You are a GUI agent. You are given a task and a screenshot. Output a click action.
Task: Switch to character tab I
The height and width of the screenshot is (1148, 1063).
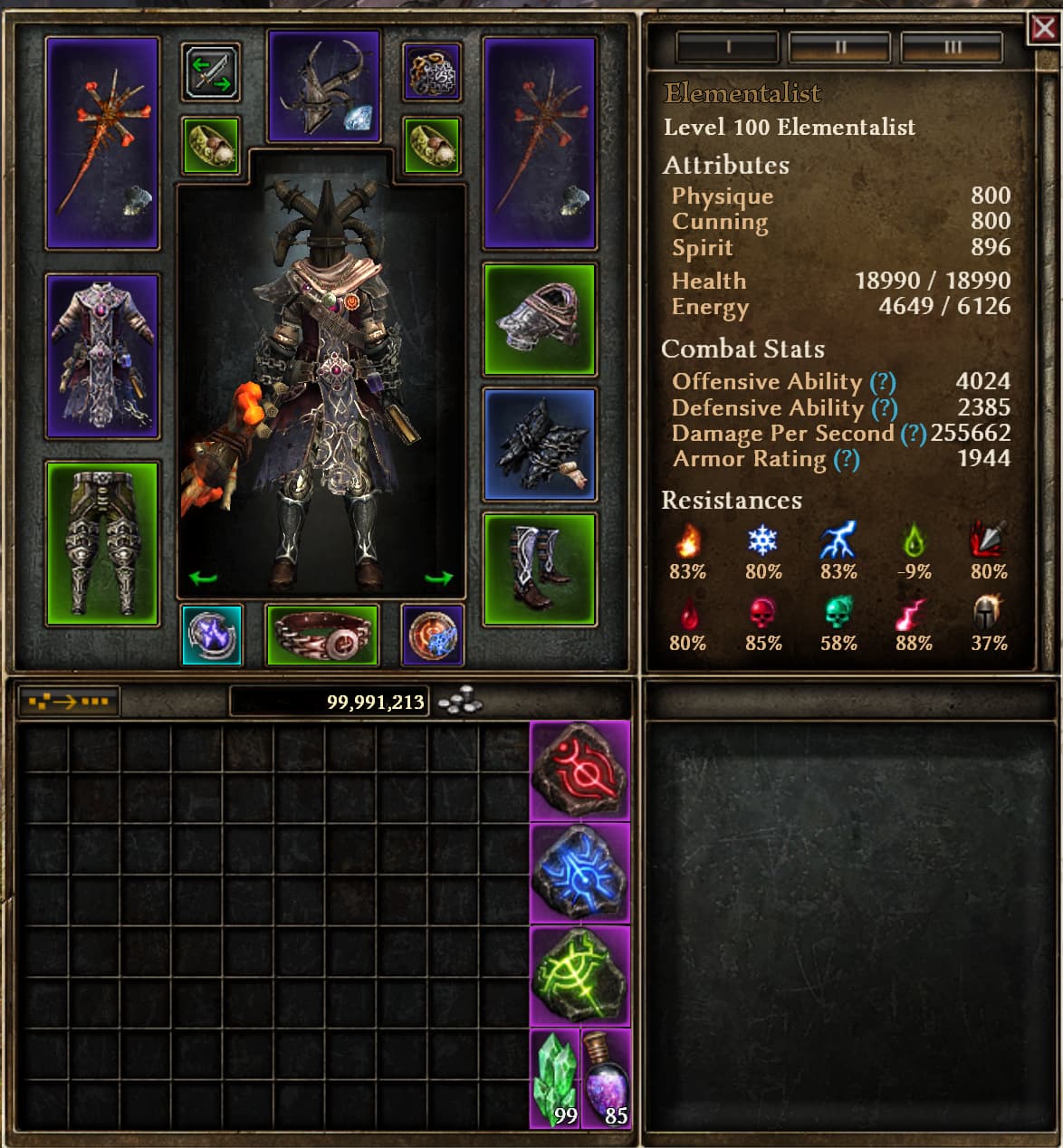727,47
